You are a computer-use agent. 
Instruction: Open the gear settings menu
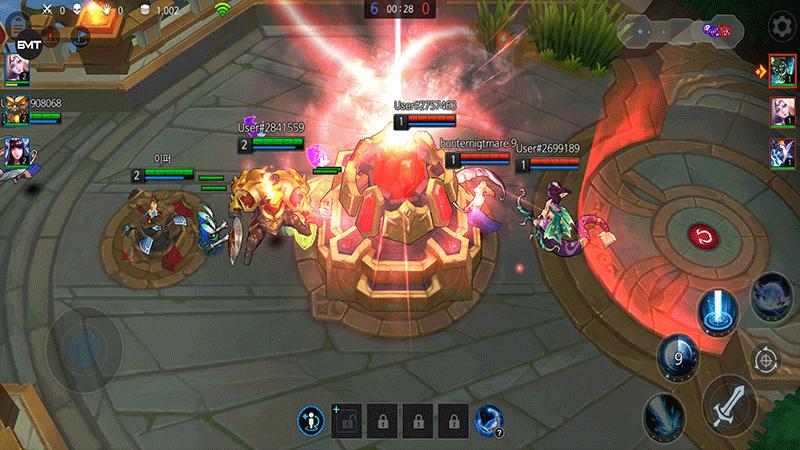point(781,25)
